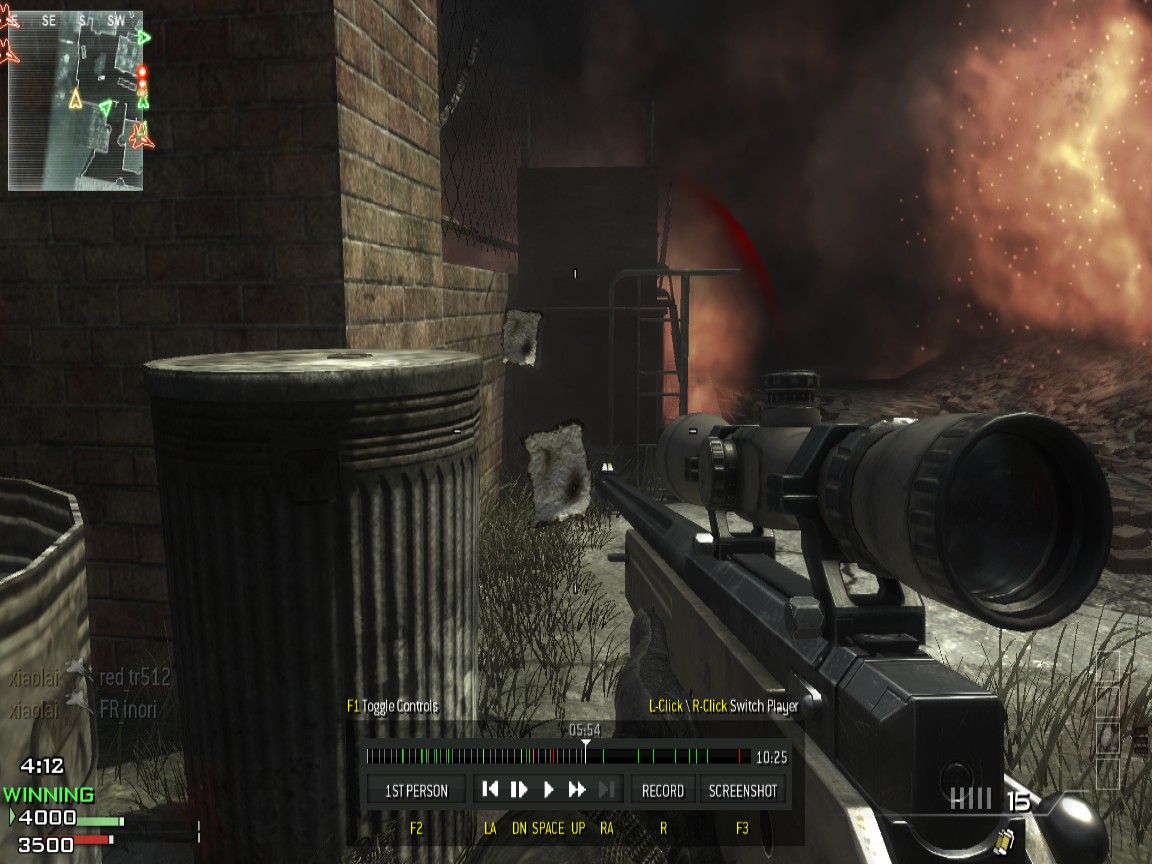Switch camera with the 1ST PERSON button
Image resolution: width=1152 pixels, height=864 pixels.
coord(417,790)
